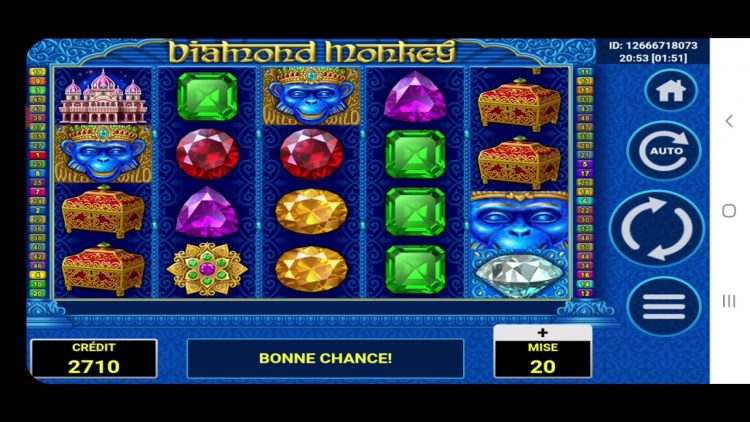This screenshot has height=422, width=750.
Task: Go to the home lobby button
Action: [670, 91]
